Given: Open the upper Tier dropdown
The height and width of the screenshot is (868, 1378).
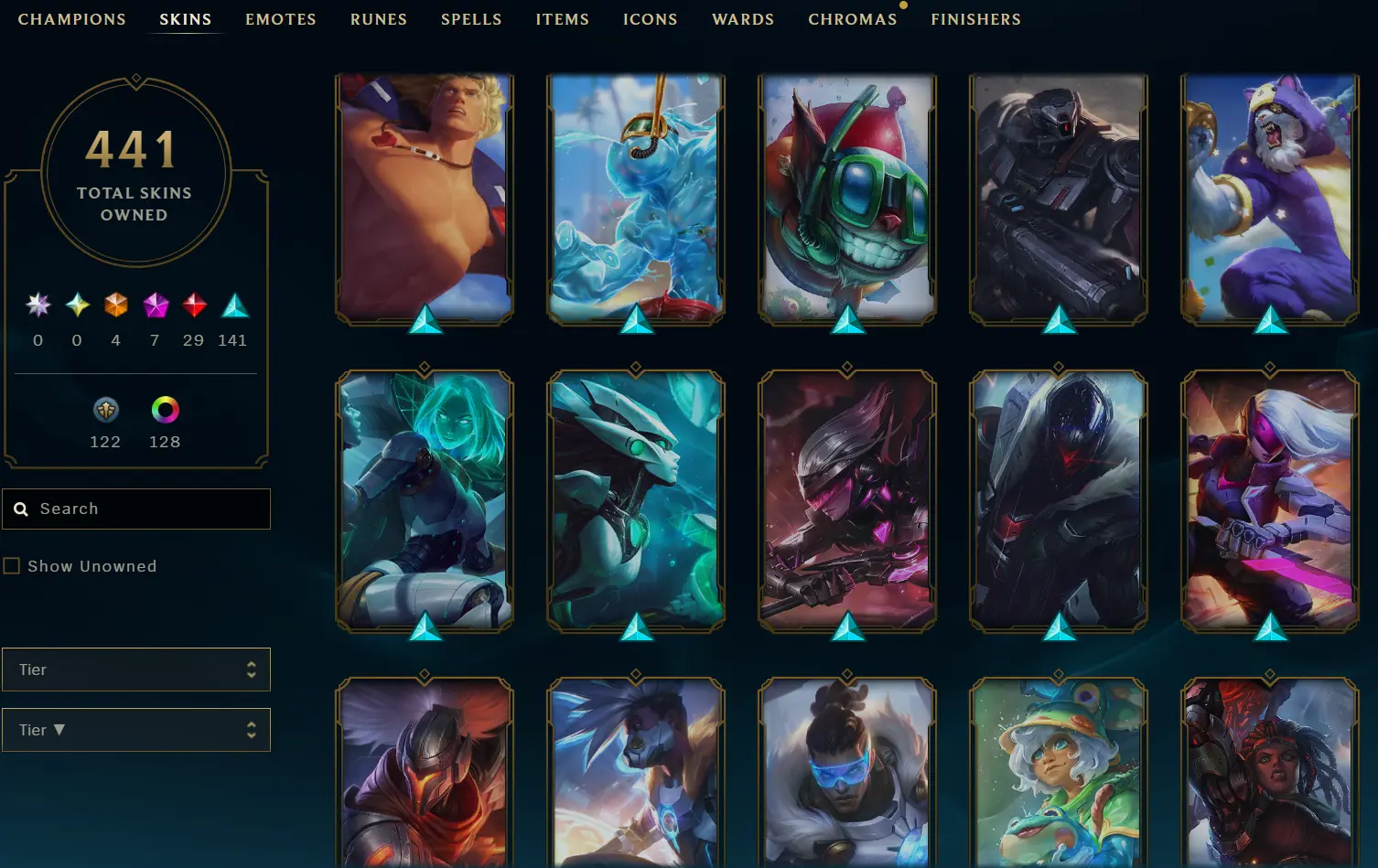Looking at the screenshot, I should tap(136, 670).
